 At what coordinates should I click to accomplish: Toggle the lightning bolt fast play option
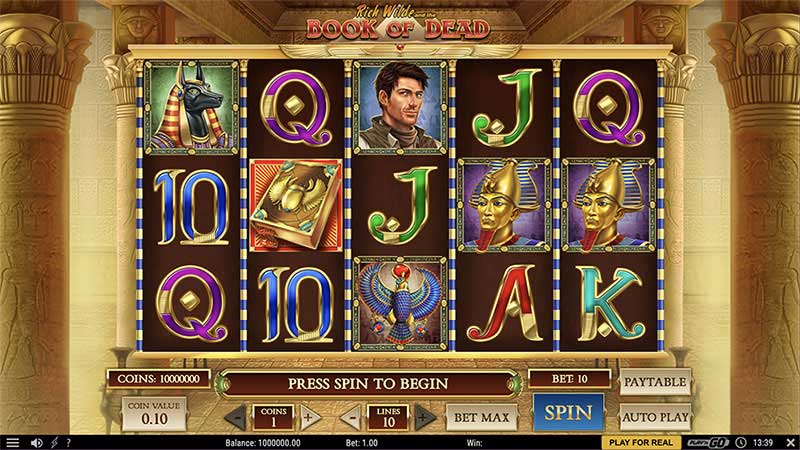click(x=54, y=442)
